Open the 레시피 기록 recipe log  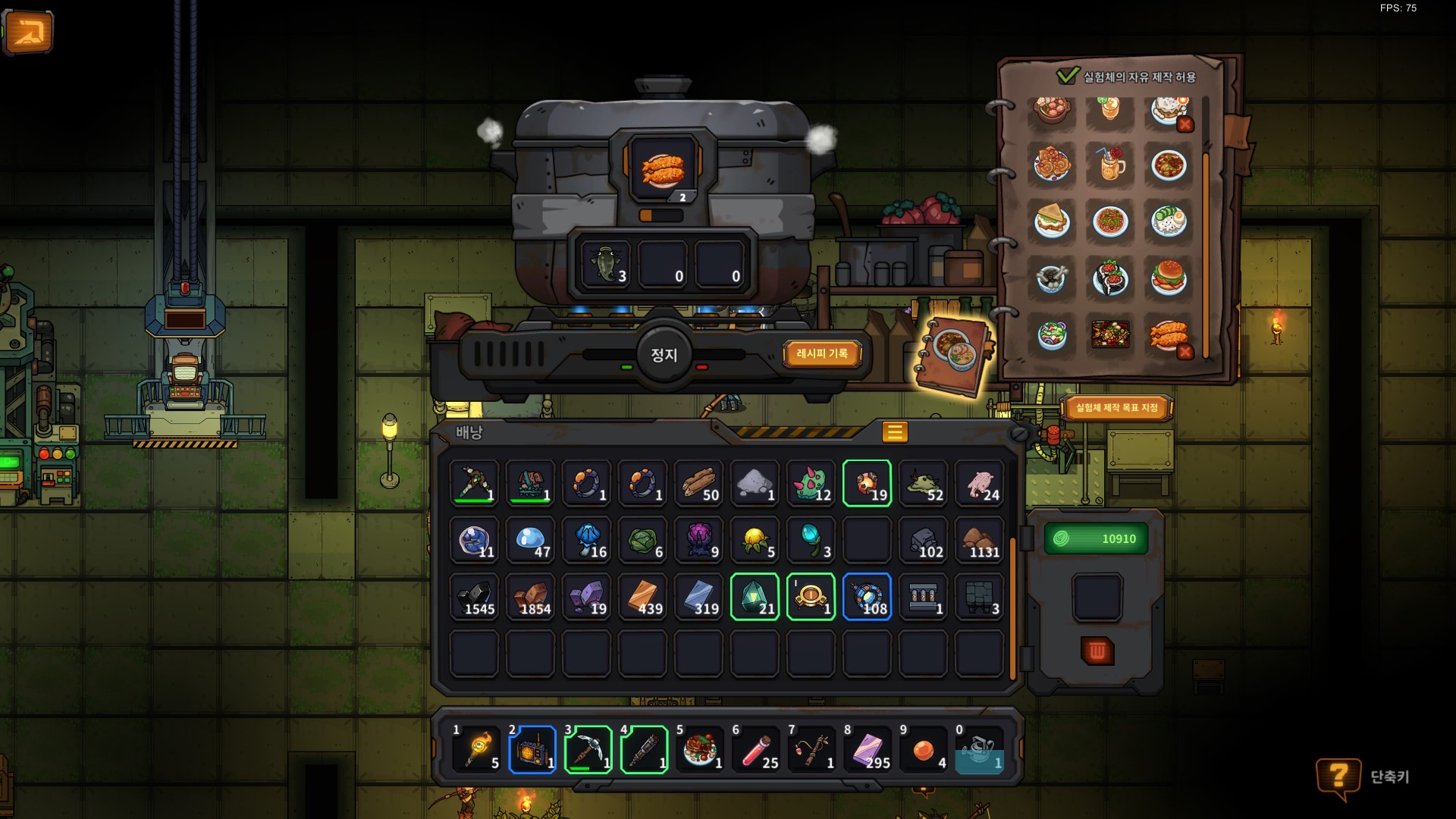tap(822, 353)
